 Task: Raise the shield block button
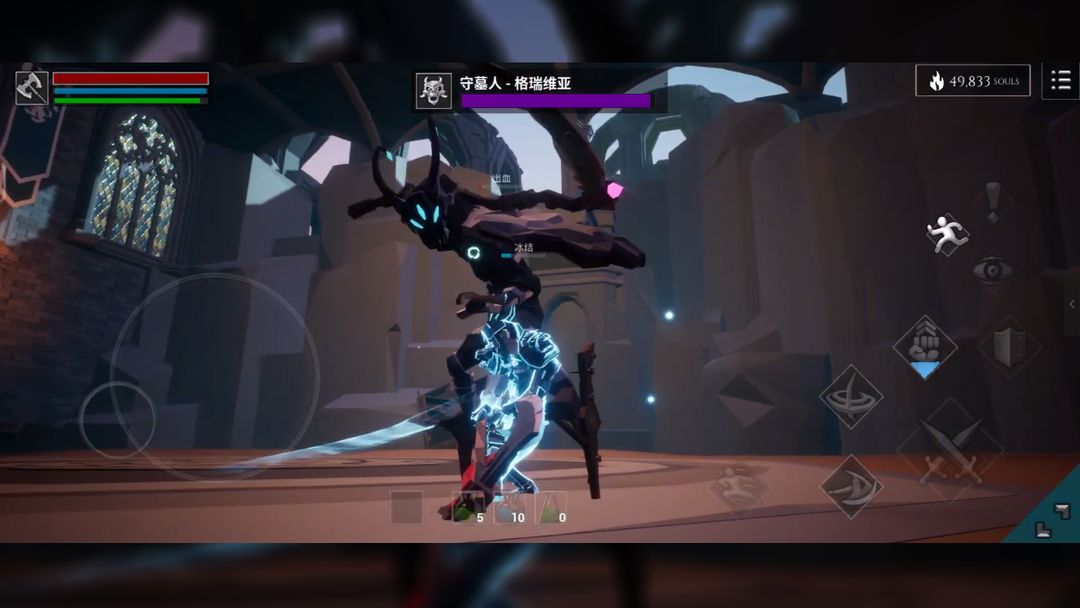tap(1009, 347)
